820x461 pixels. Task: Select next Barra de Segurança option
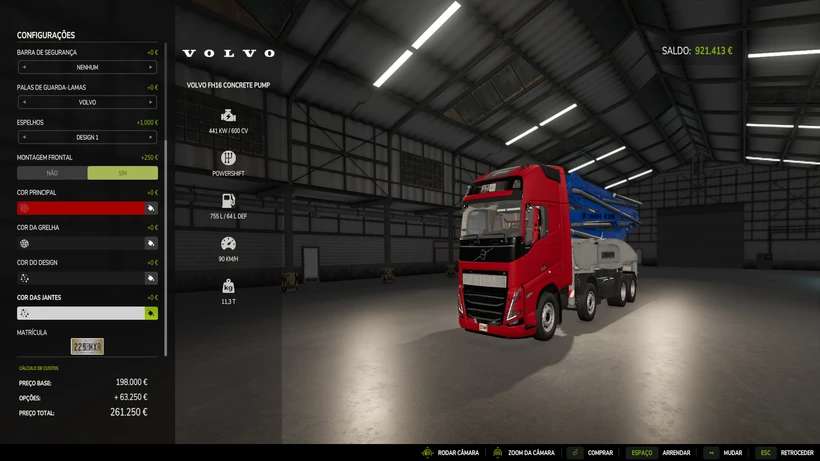click(151, 67)
